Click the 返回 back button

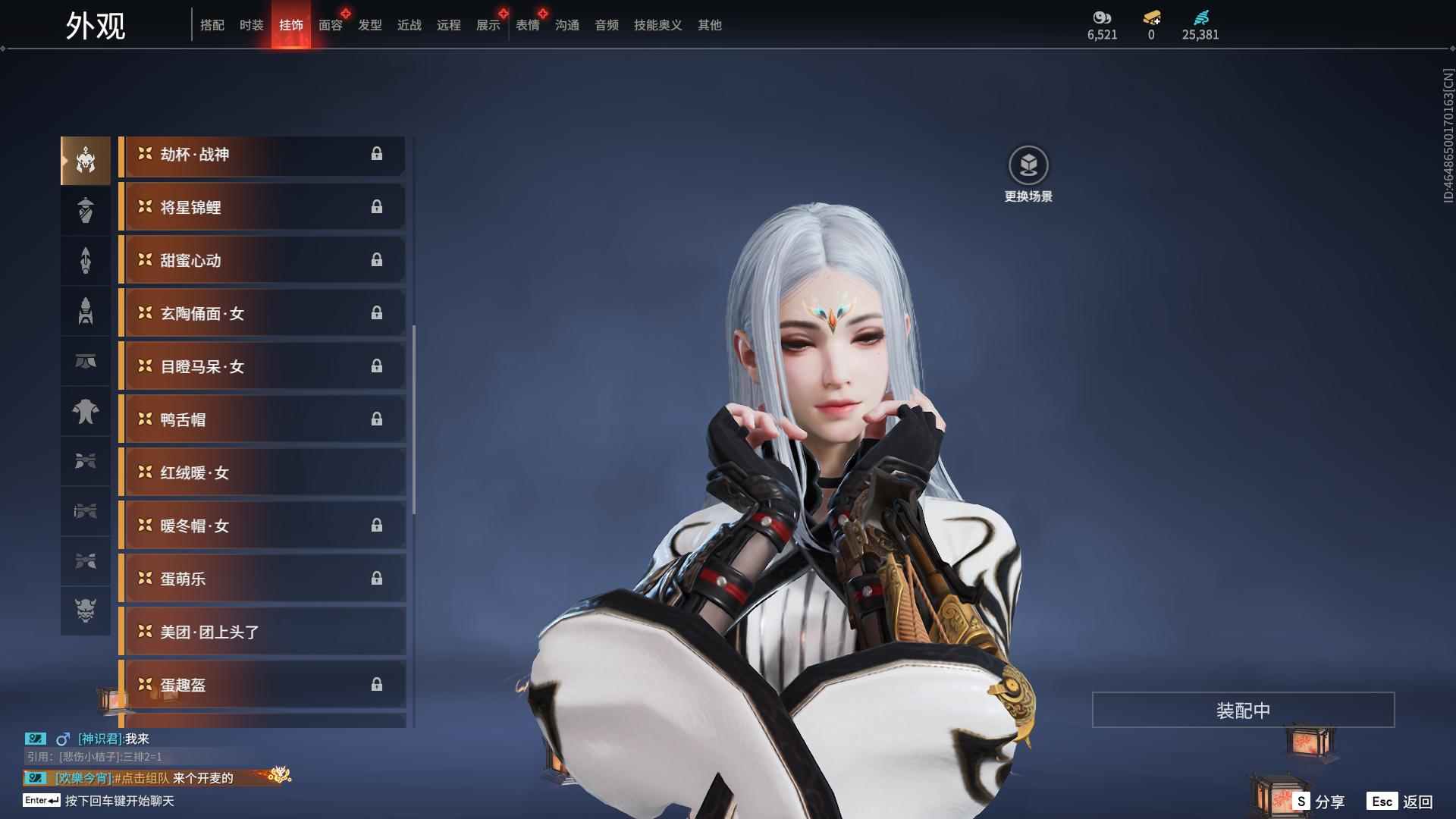[1401, 802]
